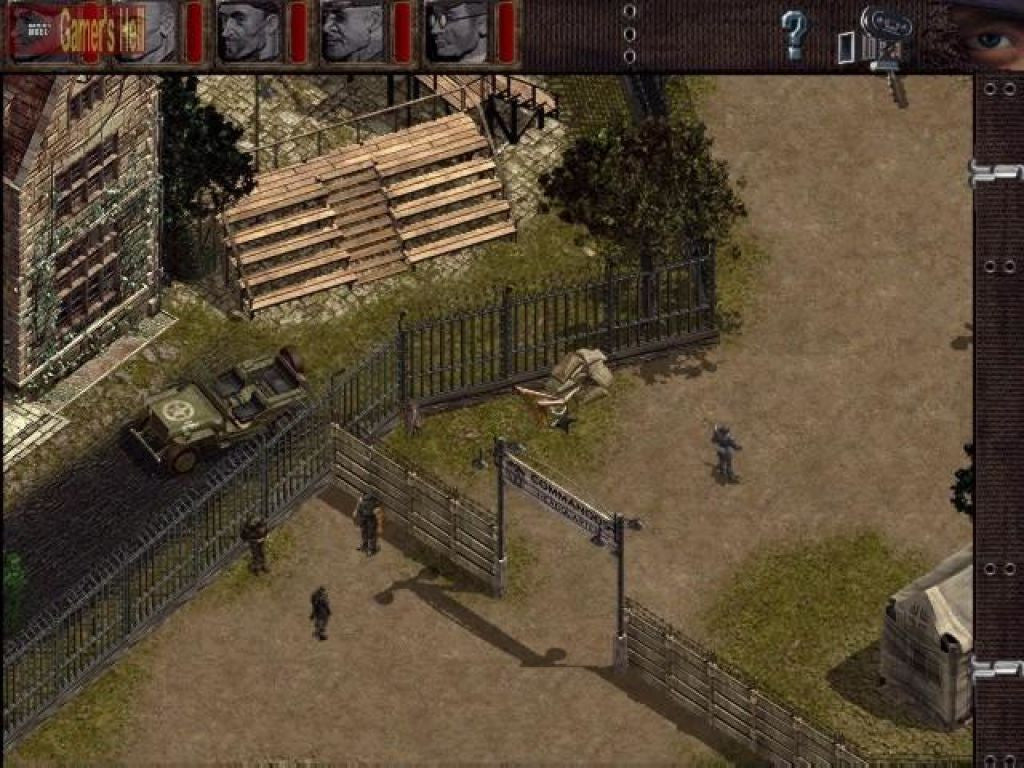This screenshot has width=1024, height=768.
Task: Select the commando portrait with glasses
Action: pyautogui.click(x=458, y=31)
